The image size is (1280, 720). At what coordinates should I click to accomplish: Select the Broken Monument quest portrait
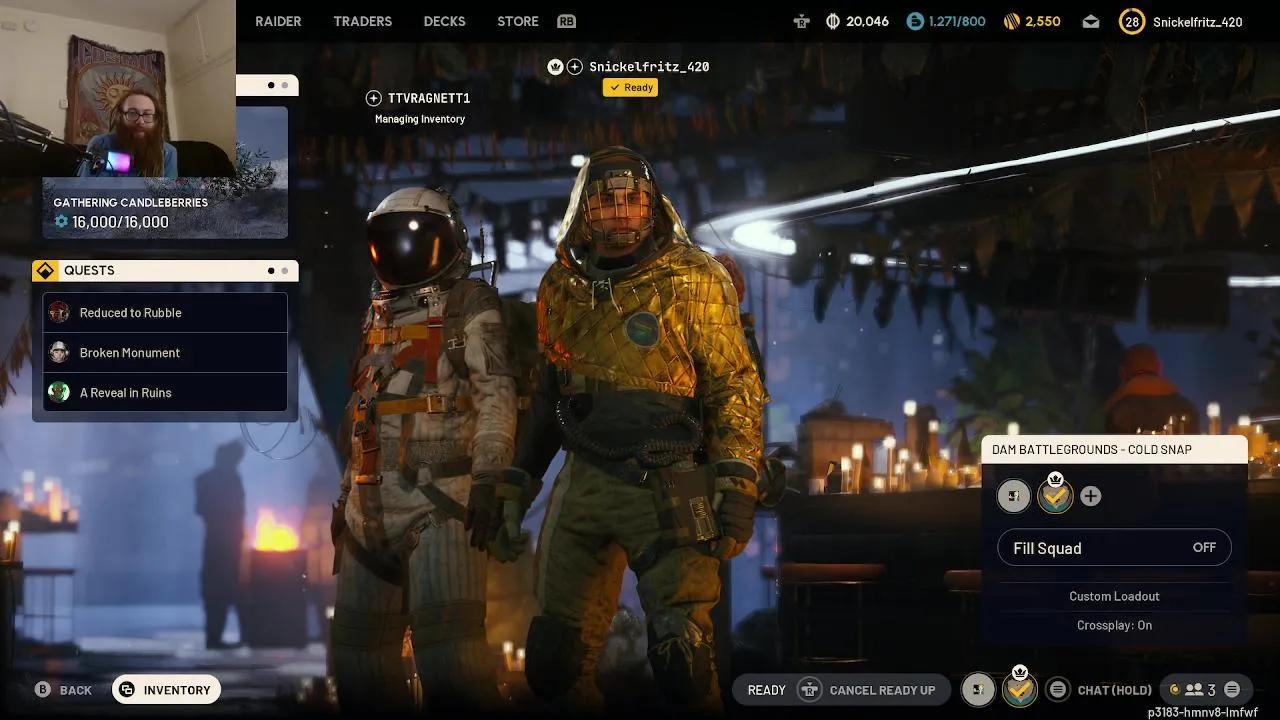pyautogui.click(x=59, y=352)
